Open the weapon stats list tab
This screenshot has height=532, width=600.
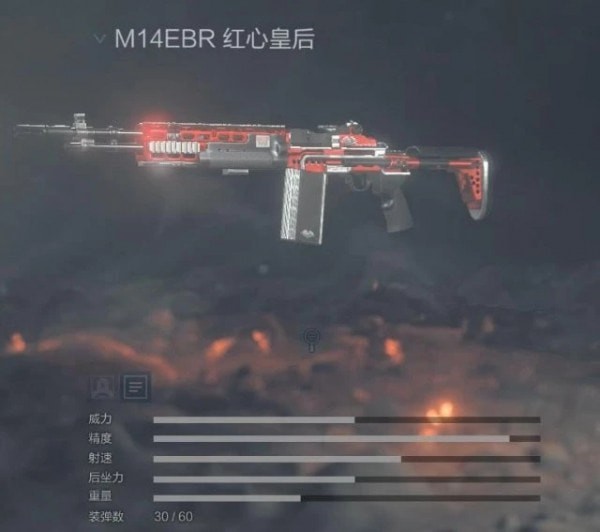135,385
